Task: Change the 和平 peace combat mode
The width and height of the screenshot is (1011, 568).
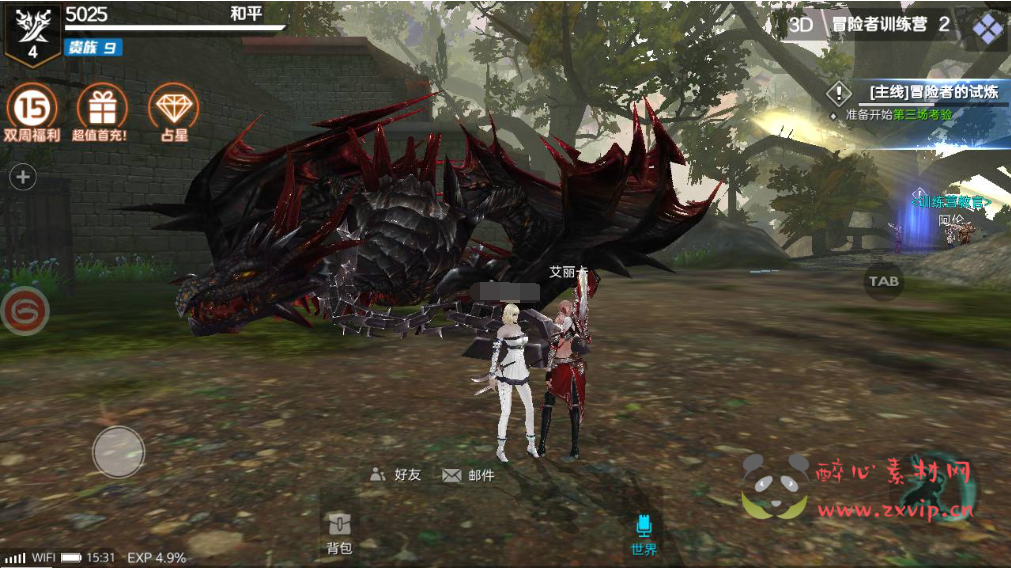Action: click(x=246, y=14)
